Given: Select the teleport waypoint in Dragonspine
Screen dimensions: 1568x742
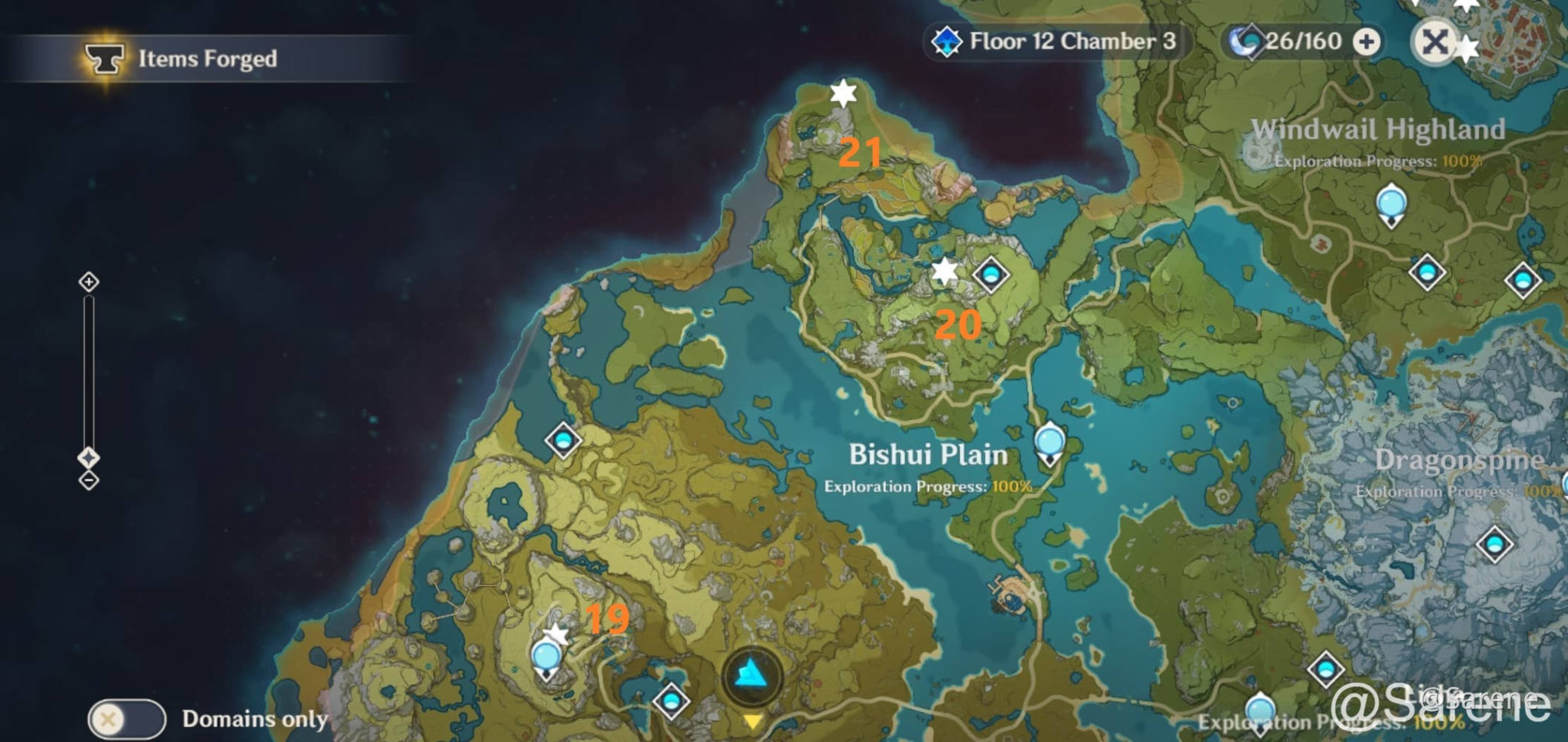Looking at the screenshot, I should tap(1494, 545).
